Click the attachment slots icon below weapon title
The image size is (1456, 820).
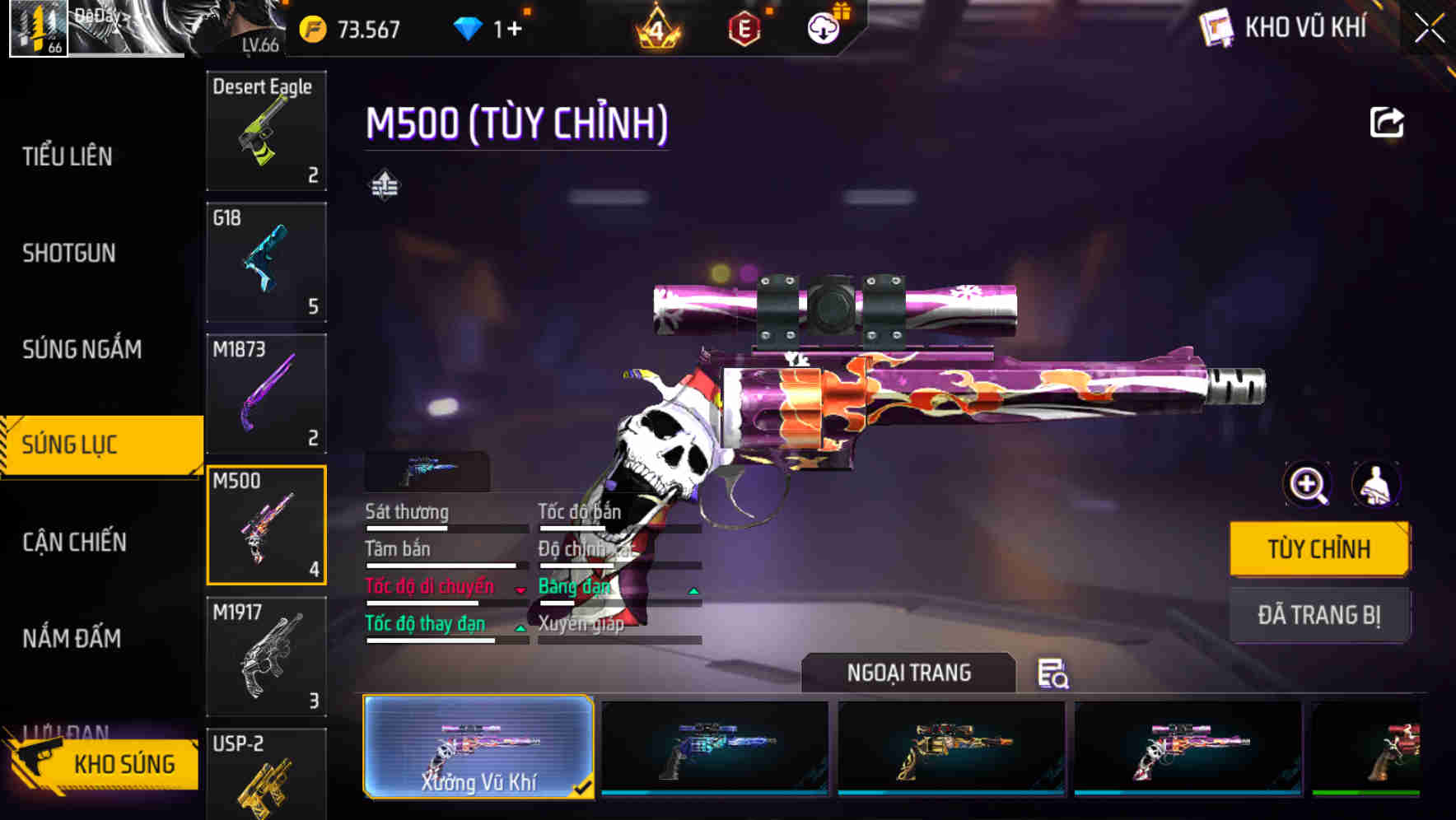click(384, 184)
